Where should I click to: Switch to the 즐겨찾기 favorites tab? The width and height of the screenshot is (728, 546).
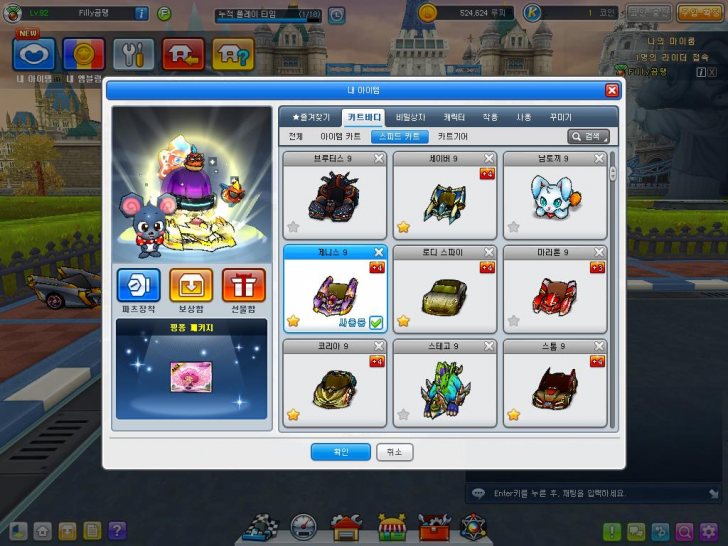click(306, 117)
